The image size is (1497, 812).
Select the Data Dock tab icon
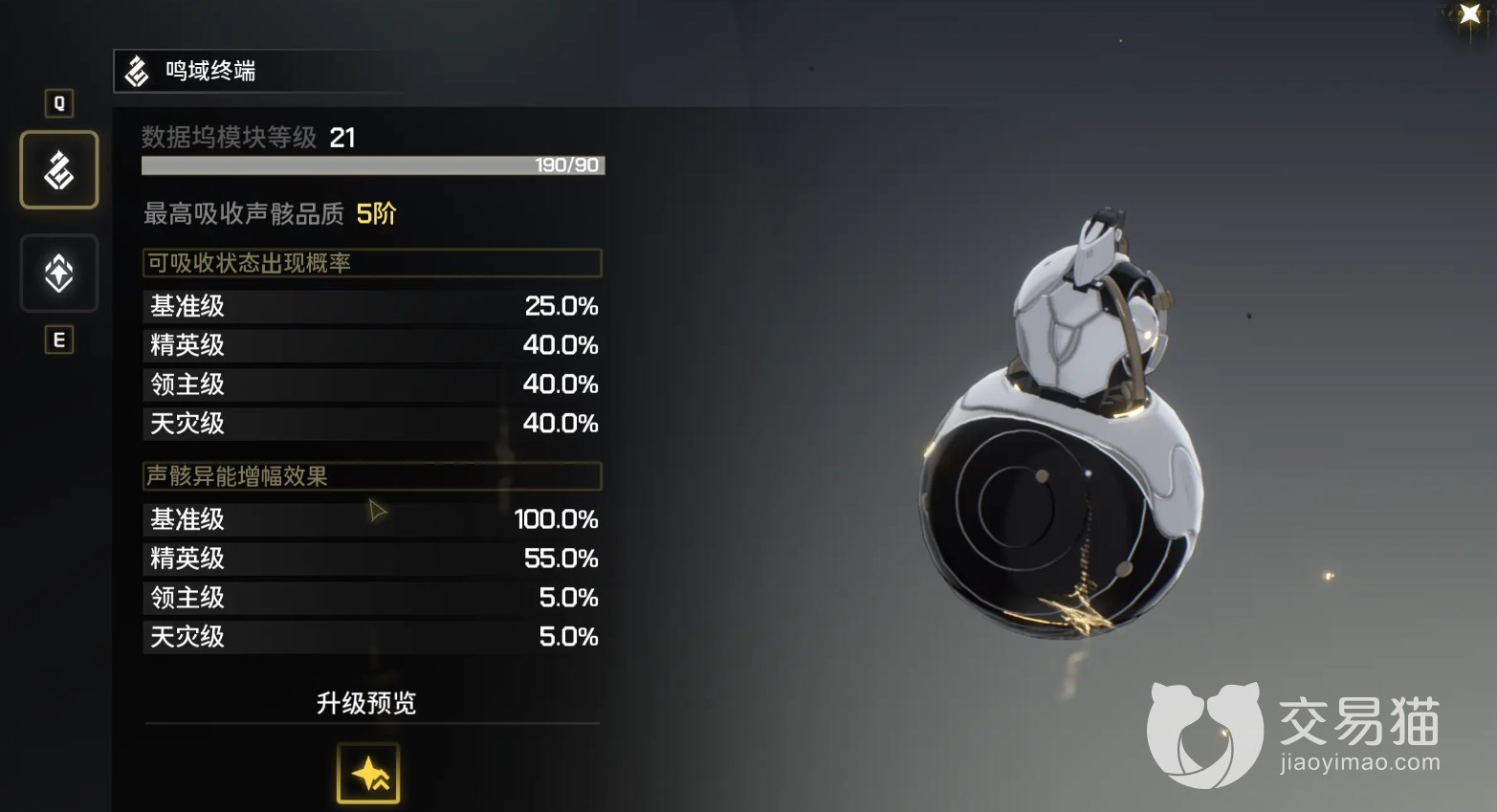click(59, 170)
